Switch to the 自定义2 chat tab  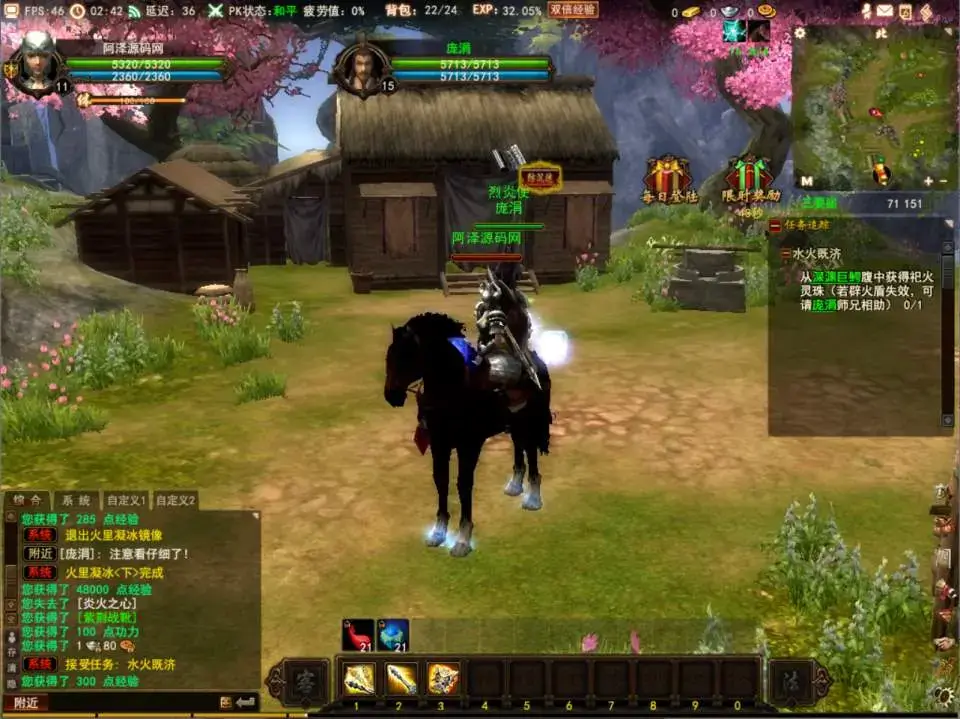point(175,500)
